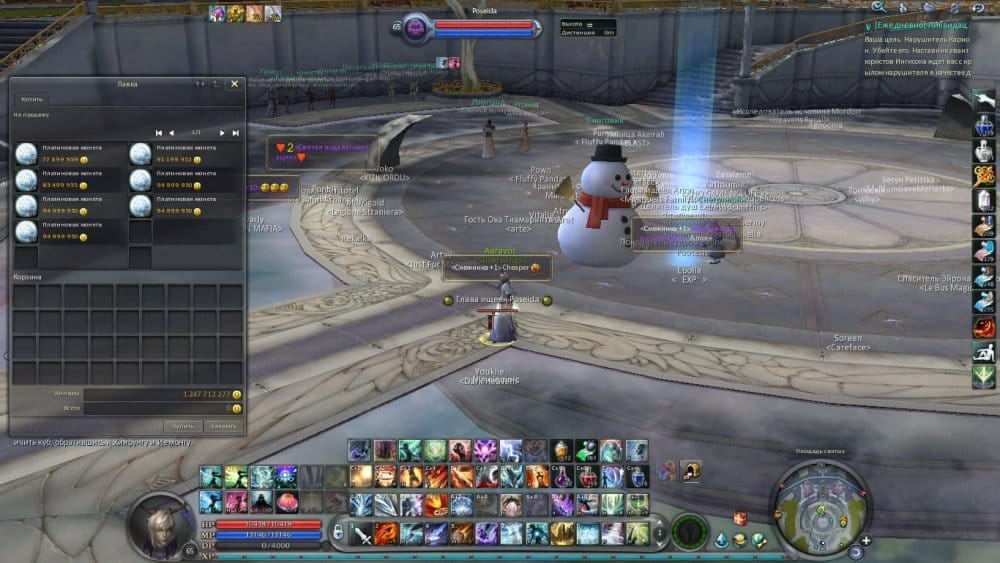1000x563 pixels.
Task: Go to the shop's next page arrow
Action: tap(223, 132)
